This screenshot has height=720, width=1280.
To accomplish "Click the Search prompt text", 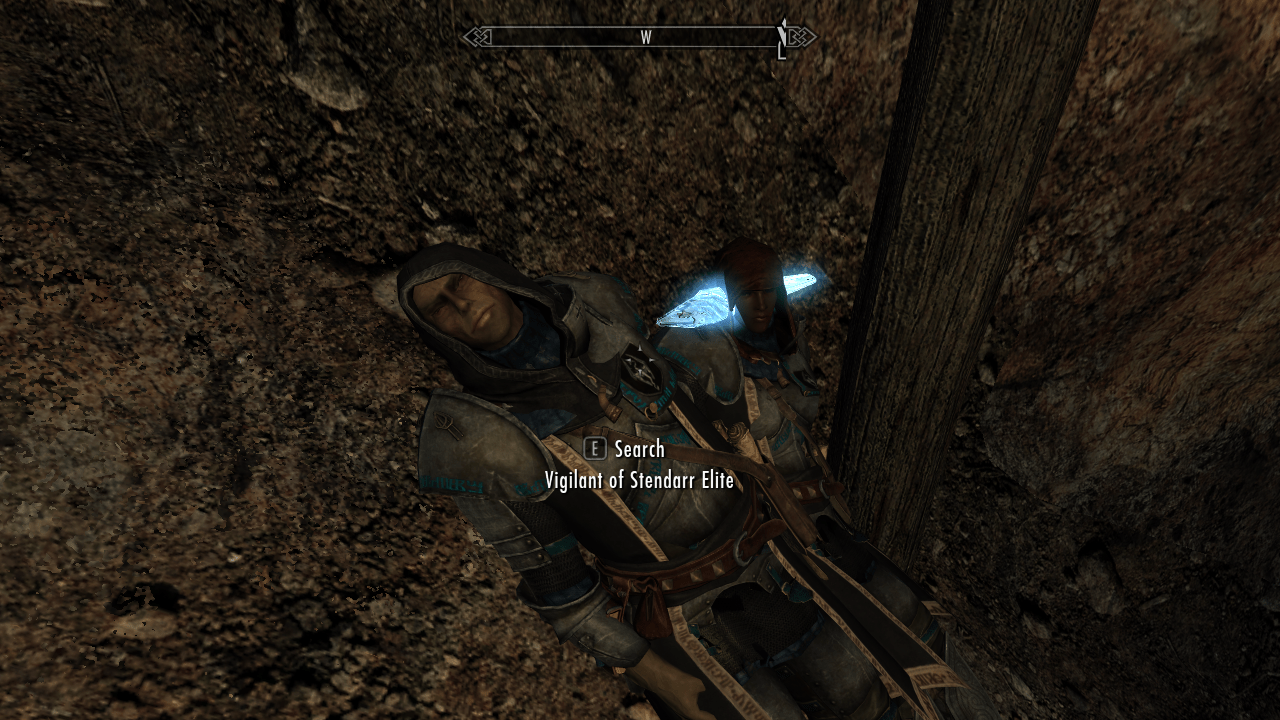I will pos(640,450).
